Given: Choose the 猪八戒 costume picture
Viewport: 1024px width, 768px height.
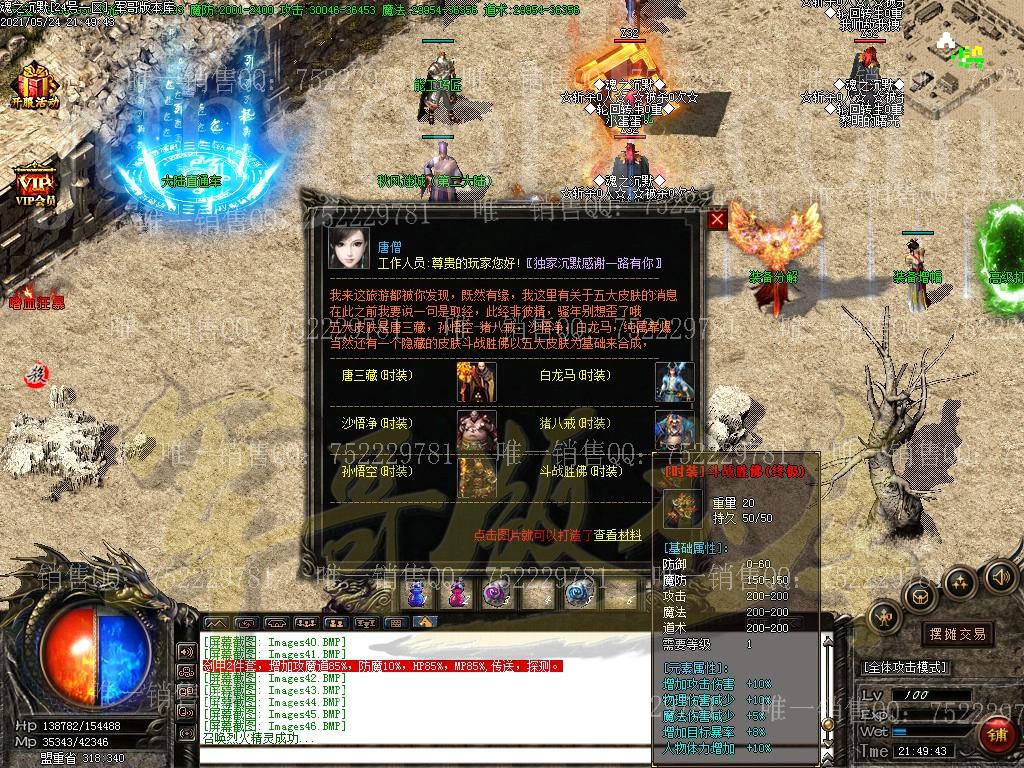Looking at the screenshot, I should 674,428.
